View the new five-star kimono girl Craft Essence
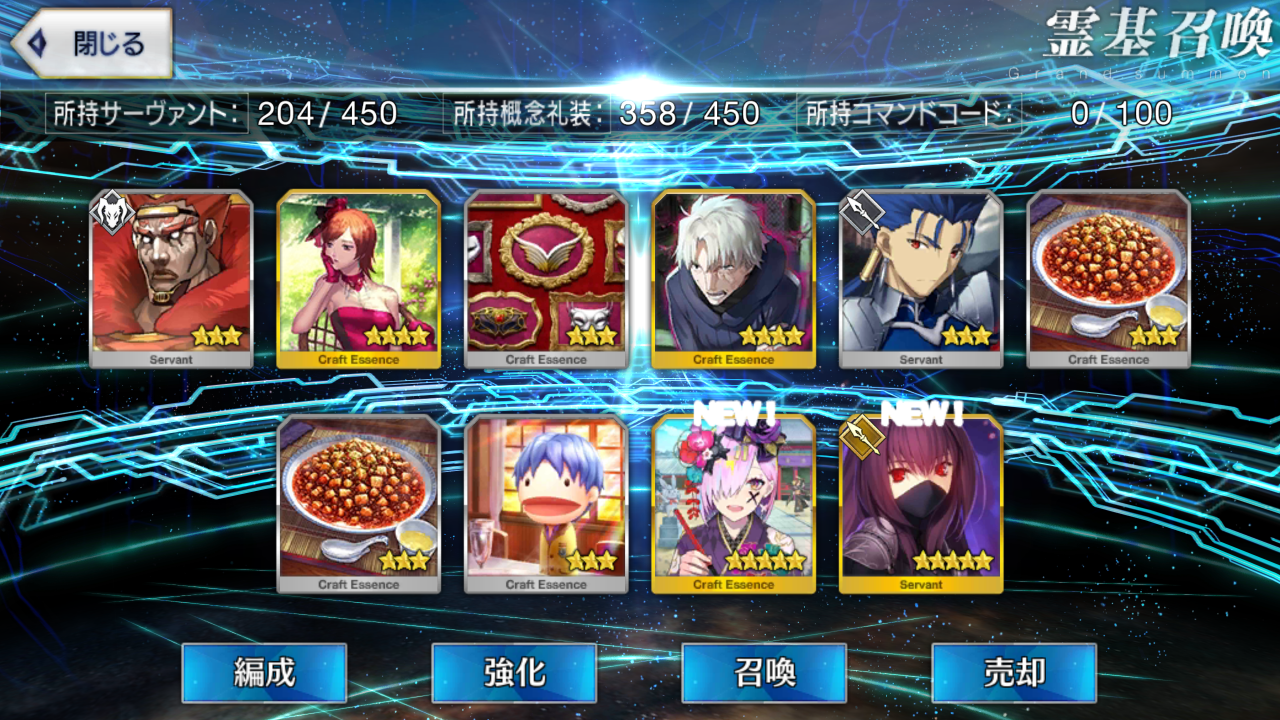1280x720 pixels. click(733, 504)
